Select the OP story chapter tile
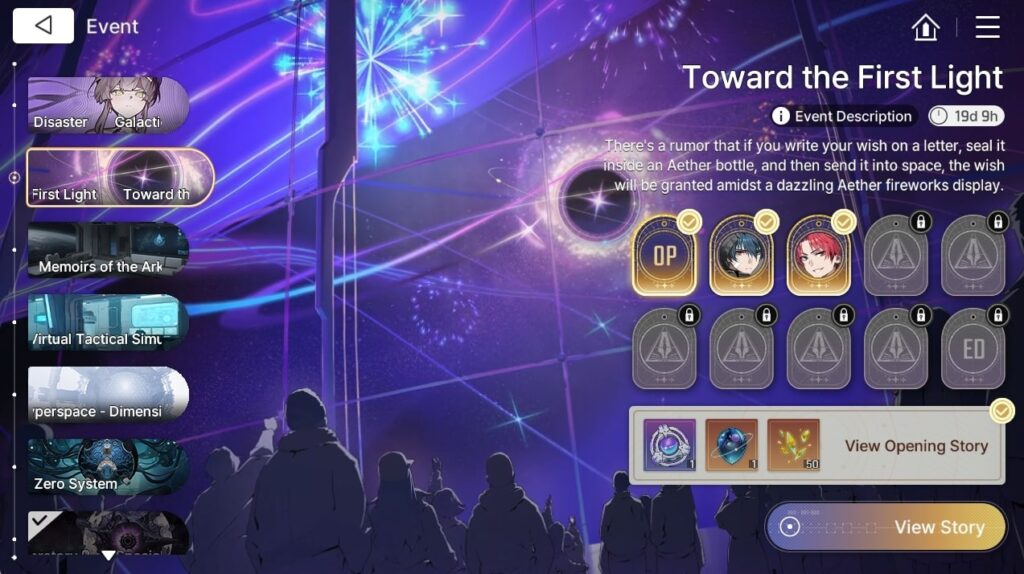1024x574 pixels. (665, 257)
